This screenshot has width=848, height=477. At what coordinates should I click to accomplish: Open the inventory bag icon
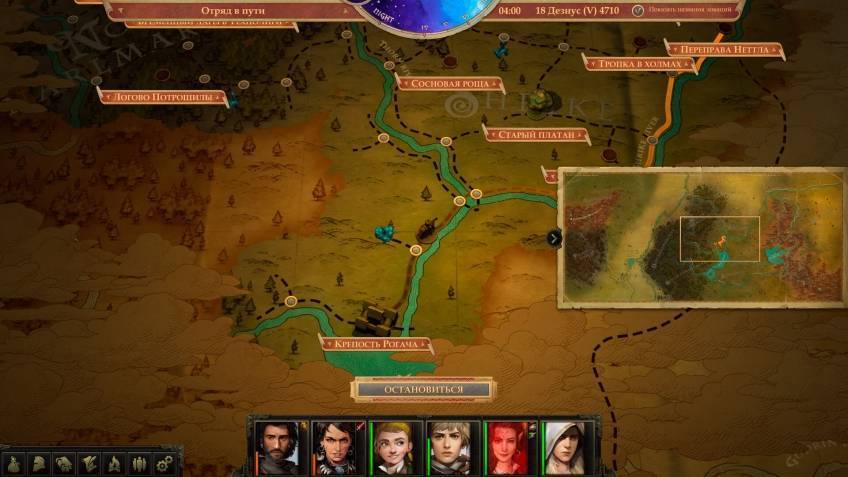tap(13, 463)
